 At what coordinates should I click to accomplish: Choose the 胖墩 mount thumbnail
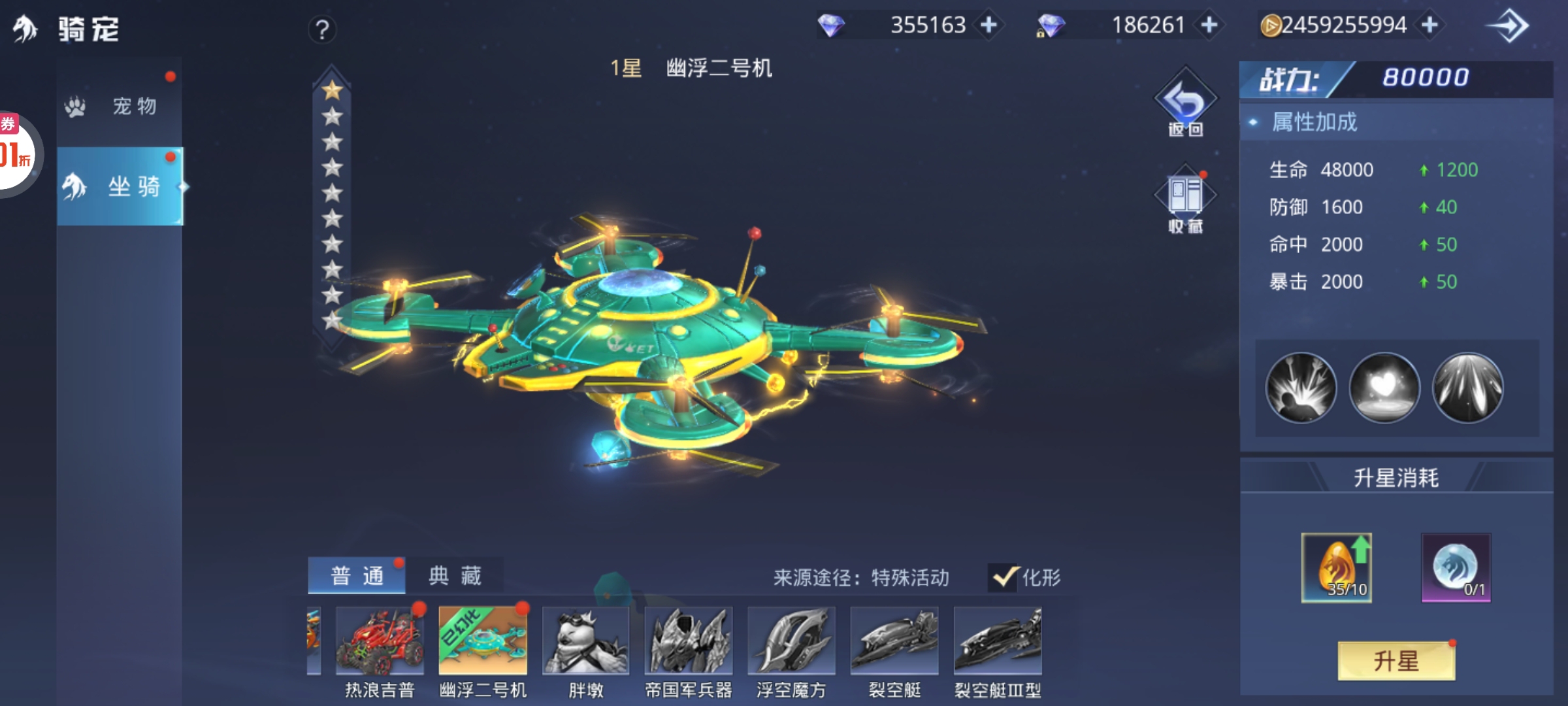point(585,641)
